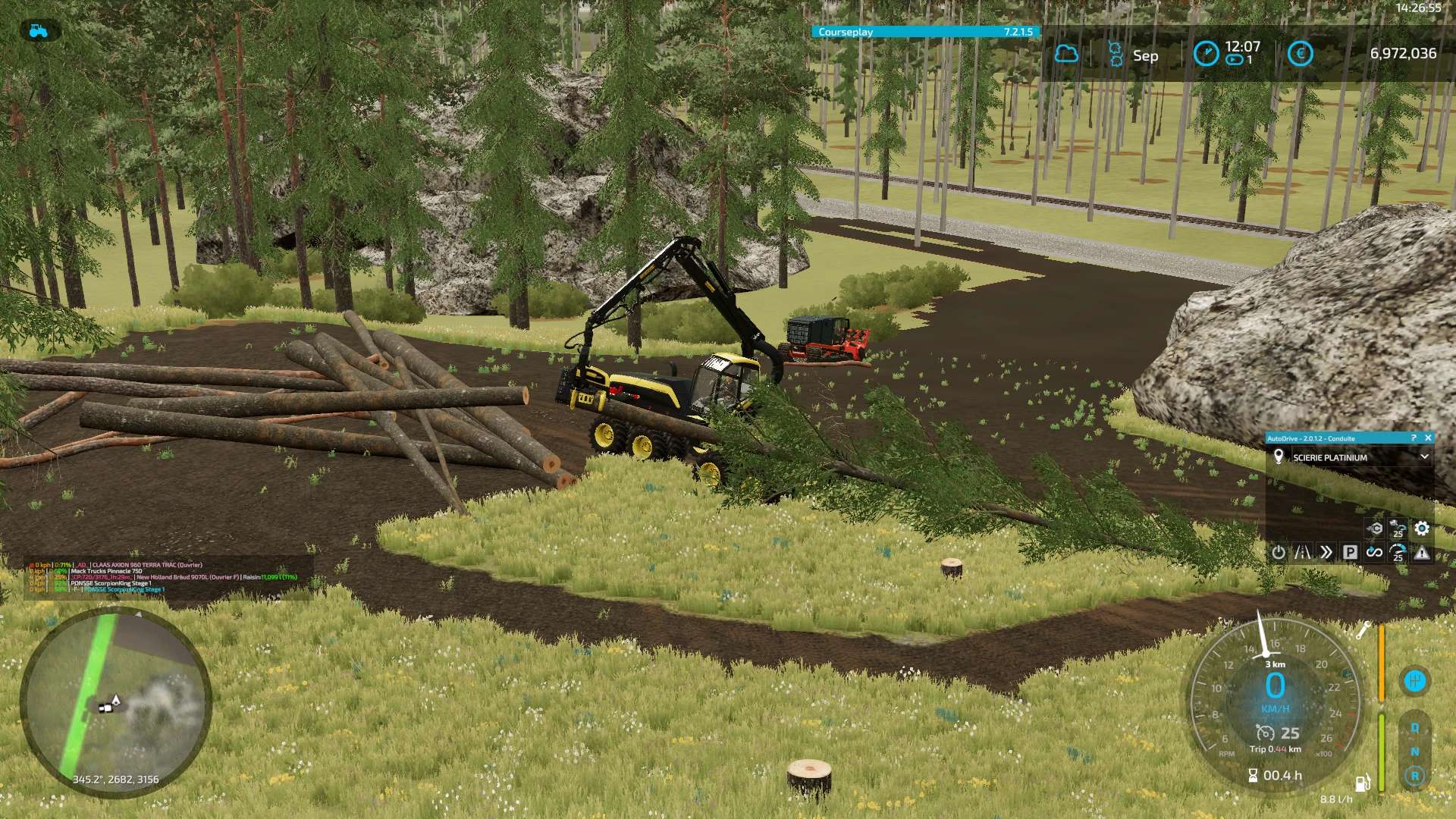Click the Courseplay title bar
The width and height of the screenshot is (1456, 819).
[x=925, y=32]
